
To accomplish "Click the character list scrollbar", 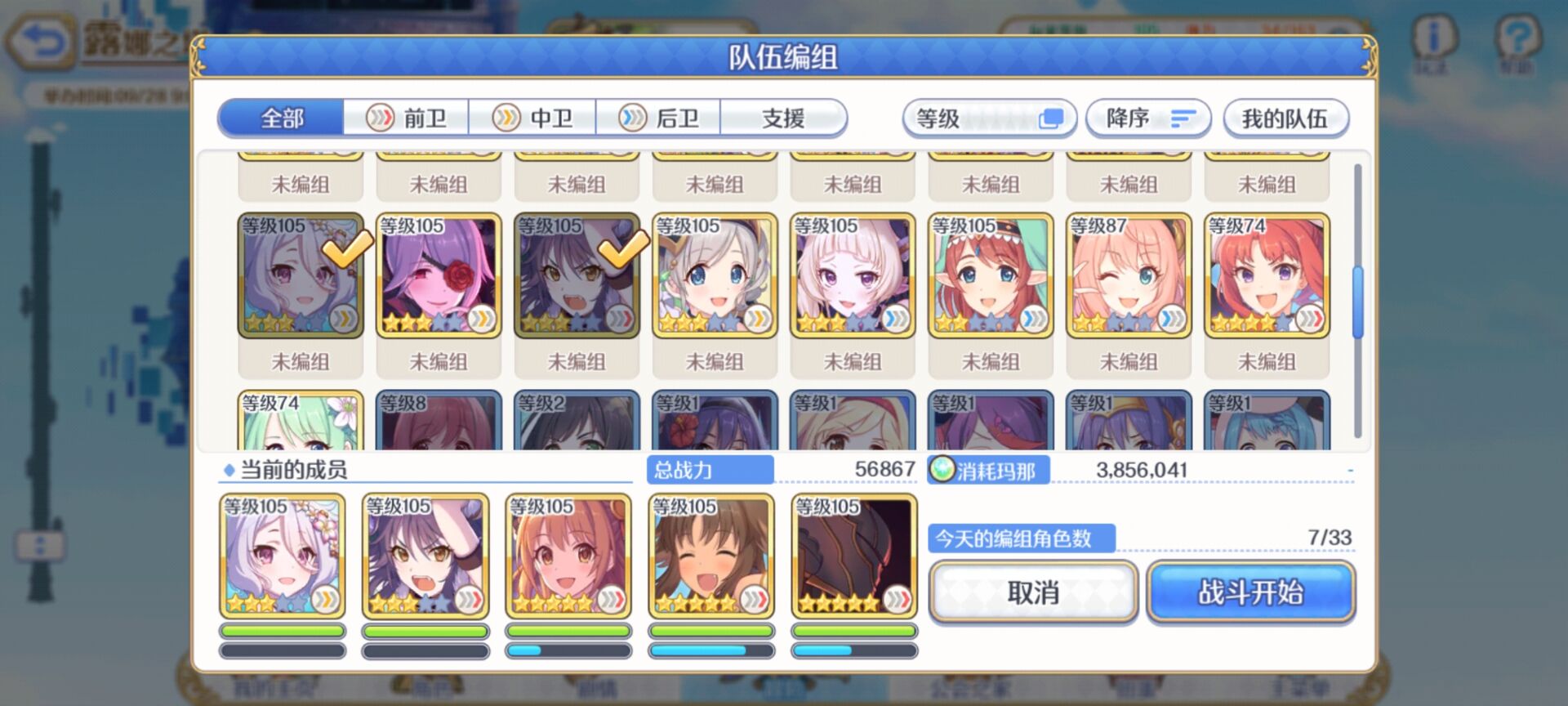I will point(1357,301).
